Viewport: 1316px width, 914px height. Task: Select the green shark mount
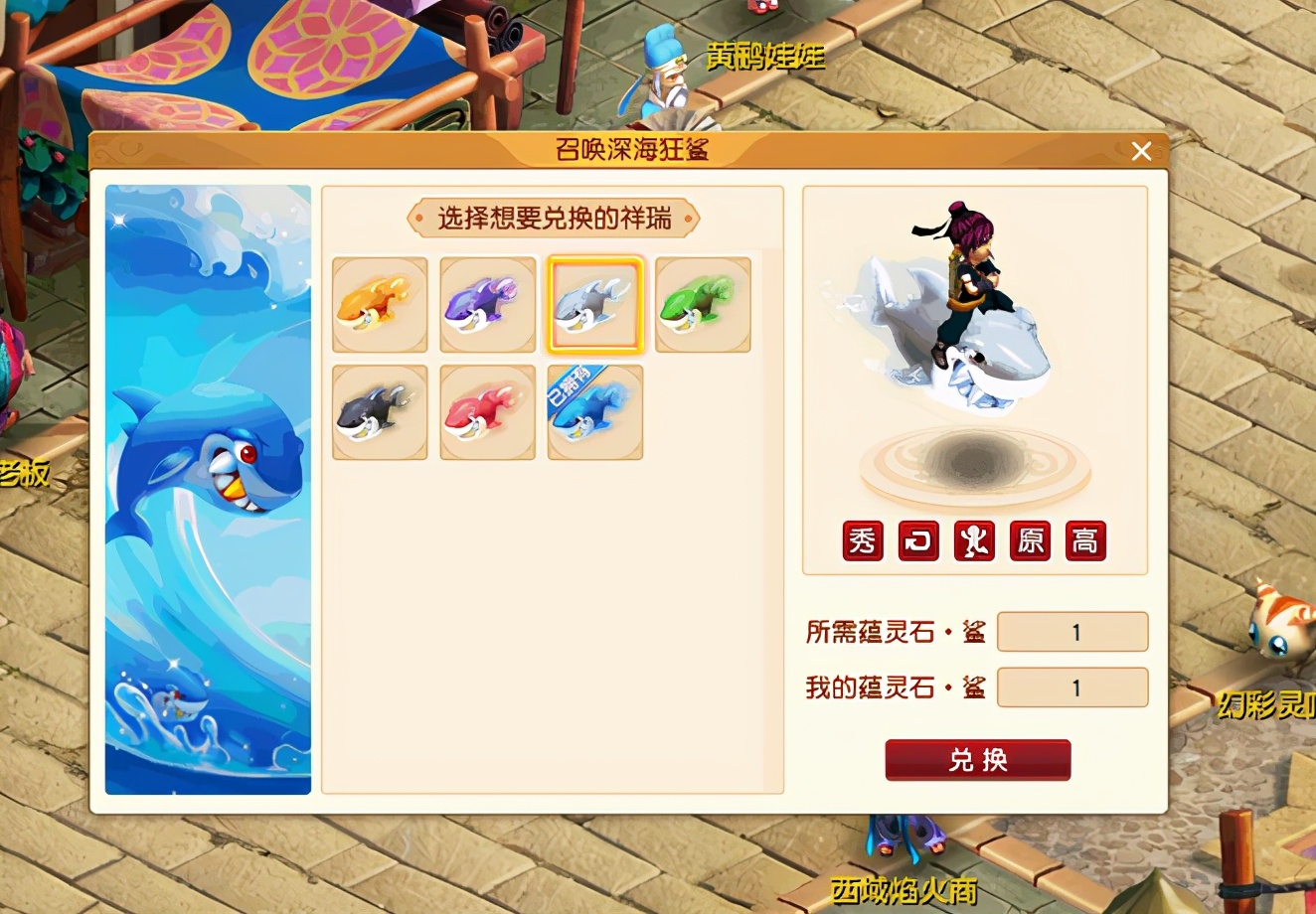pyautogui.click(x=702, y=305)
